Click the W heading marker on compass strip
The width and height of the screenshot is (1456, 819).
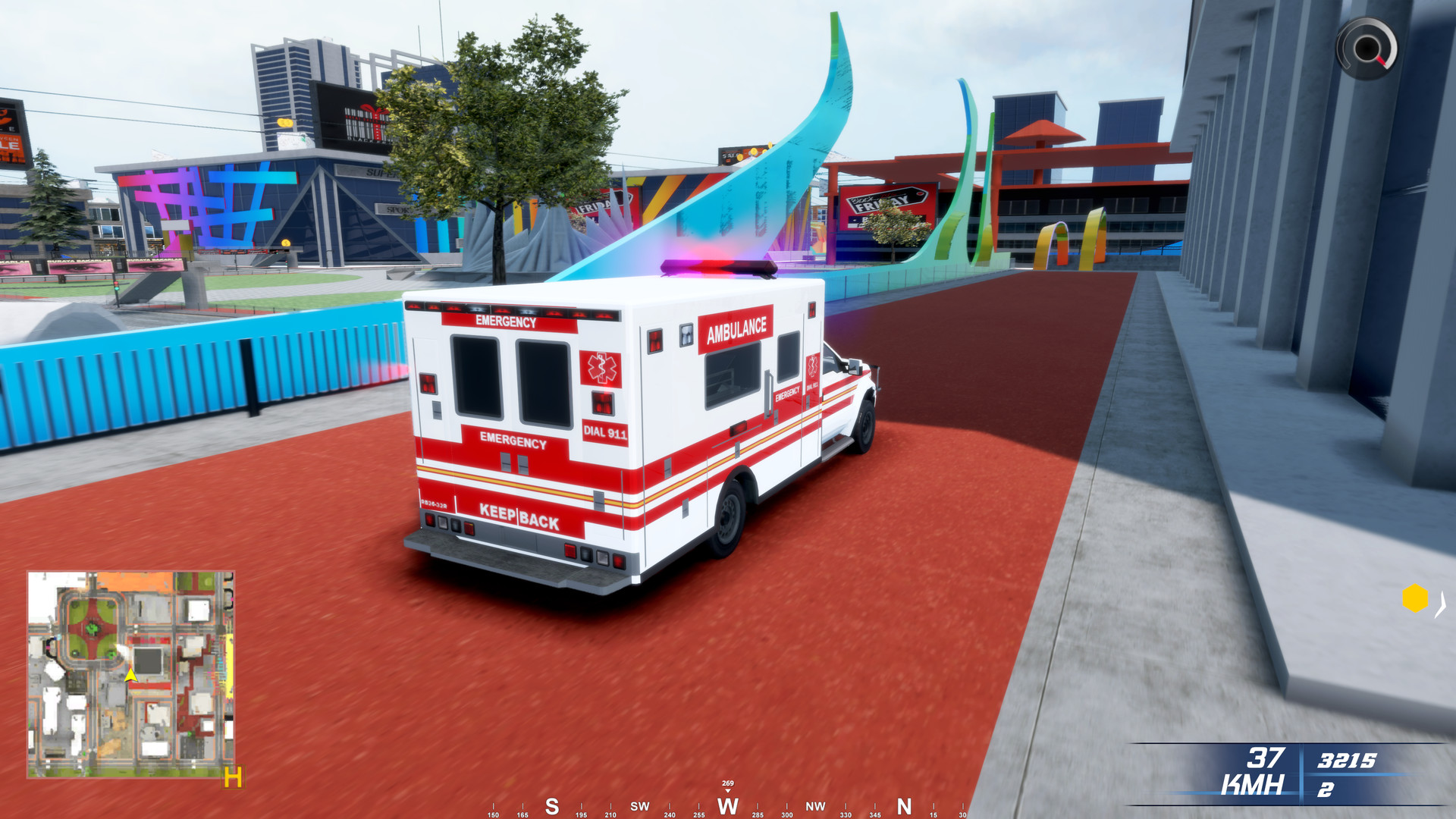point(727,807)
